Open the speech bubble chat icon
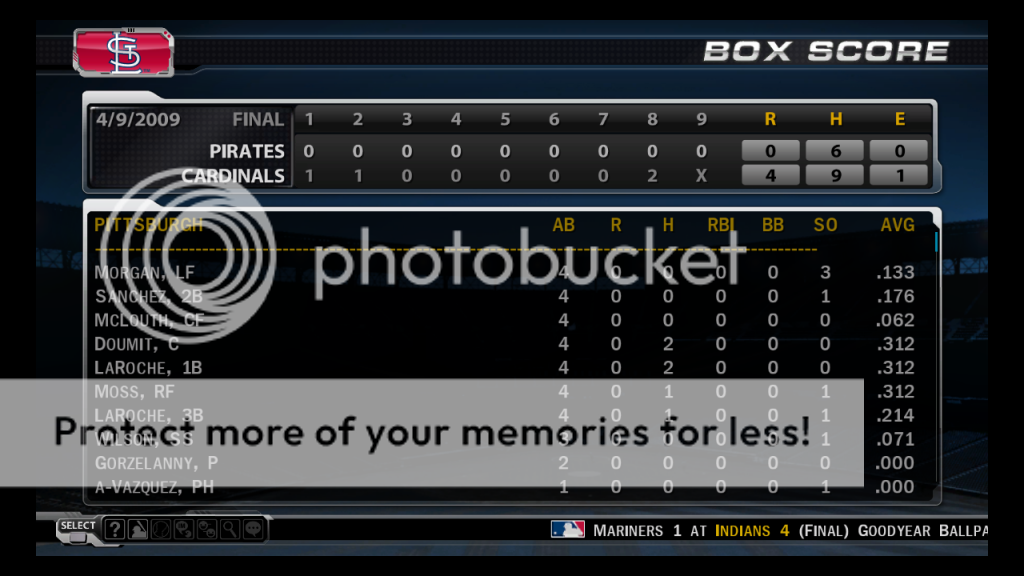This screenshot has height=576, width=1024. point(253,529)
